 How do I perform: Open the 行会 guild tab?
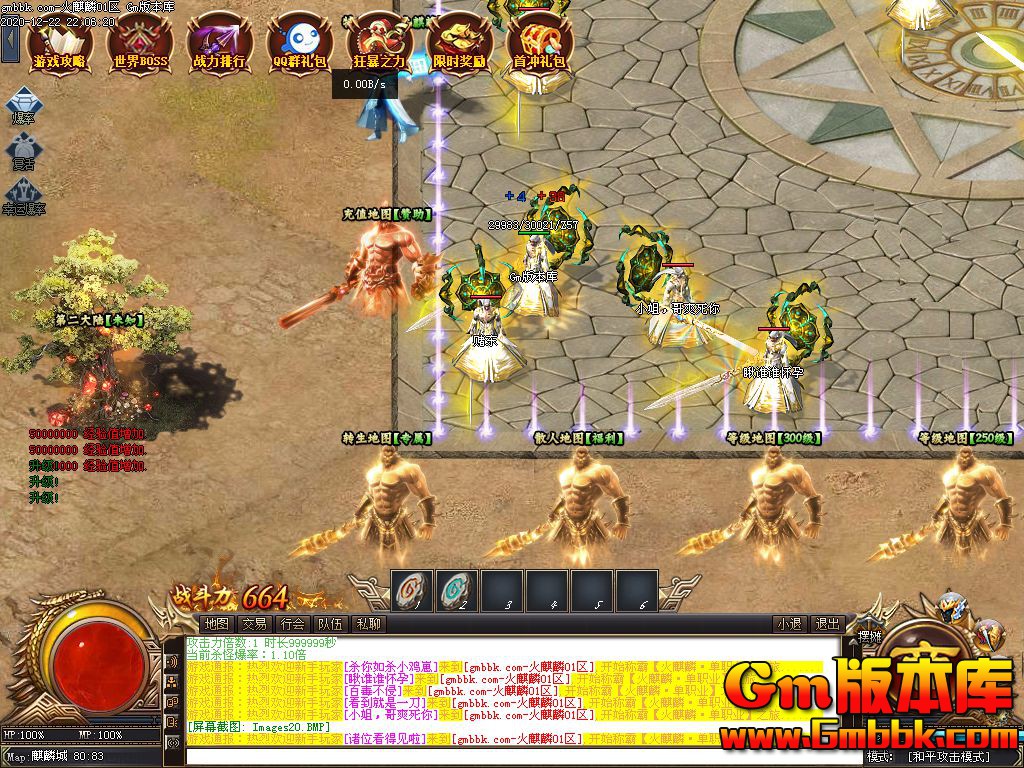[x=293, y=624]
